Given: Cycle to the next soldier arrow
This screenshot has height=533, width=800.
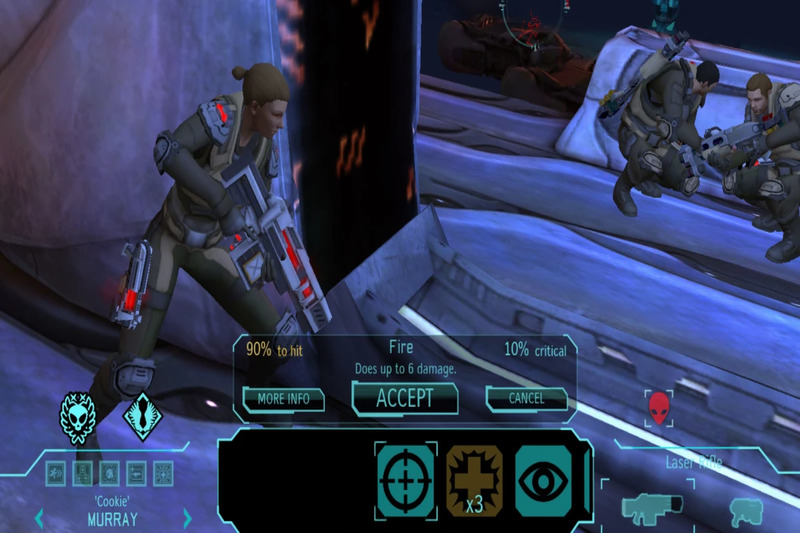Looking at the screenshot, I should point(187,518).
